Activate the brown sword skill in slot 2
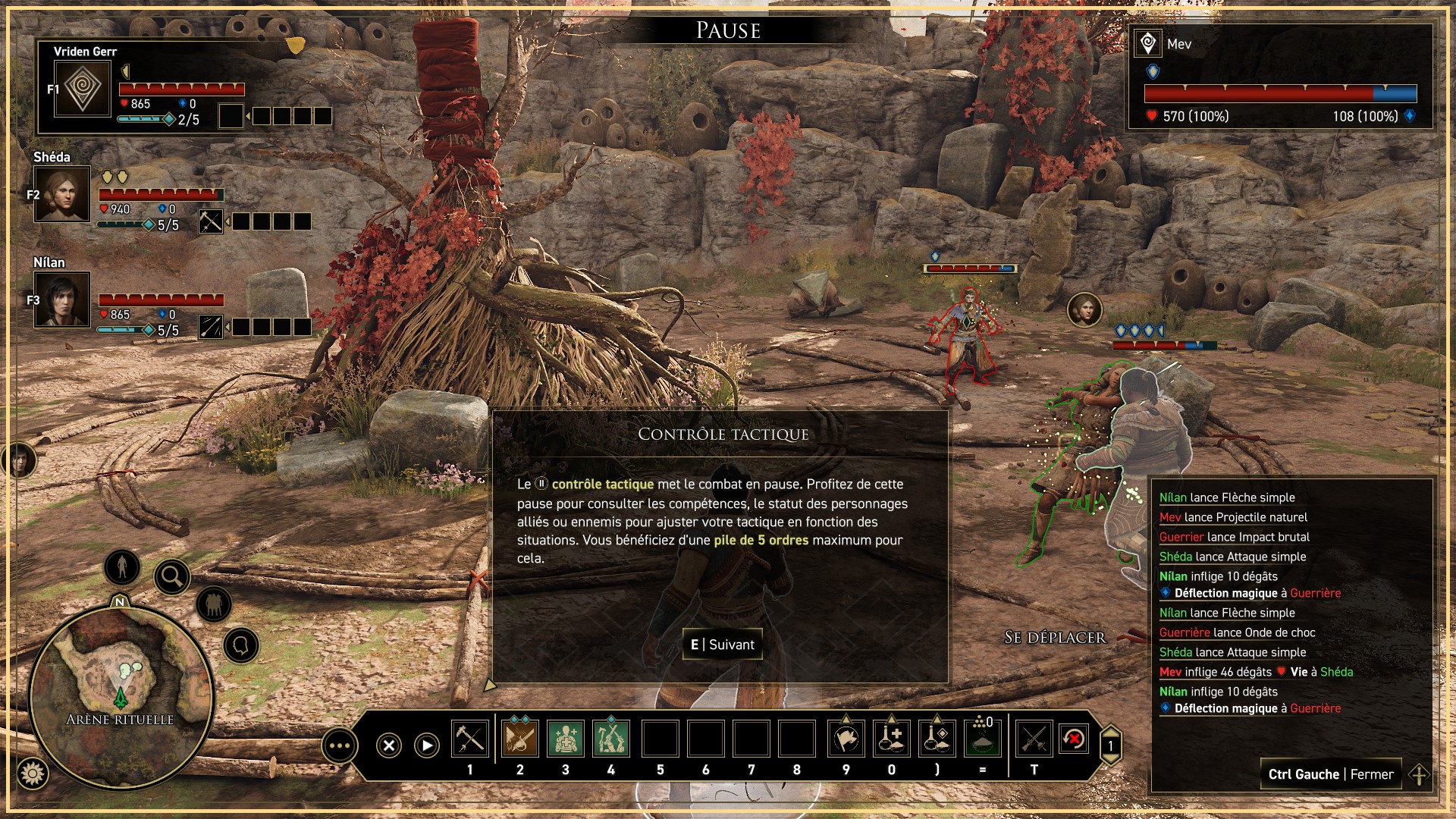The width and height of the screenshot is (1456, 819). coord(519,739)
